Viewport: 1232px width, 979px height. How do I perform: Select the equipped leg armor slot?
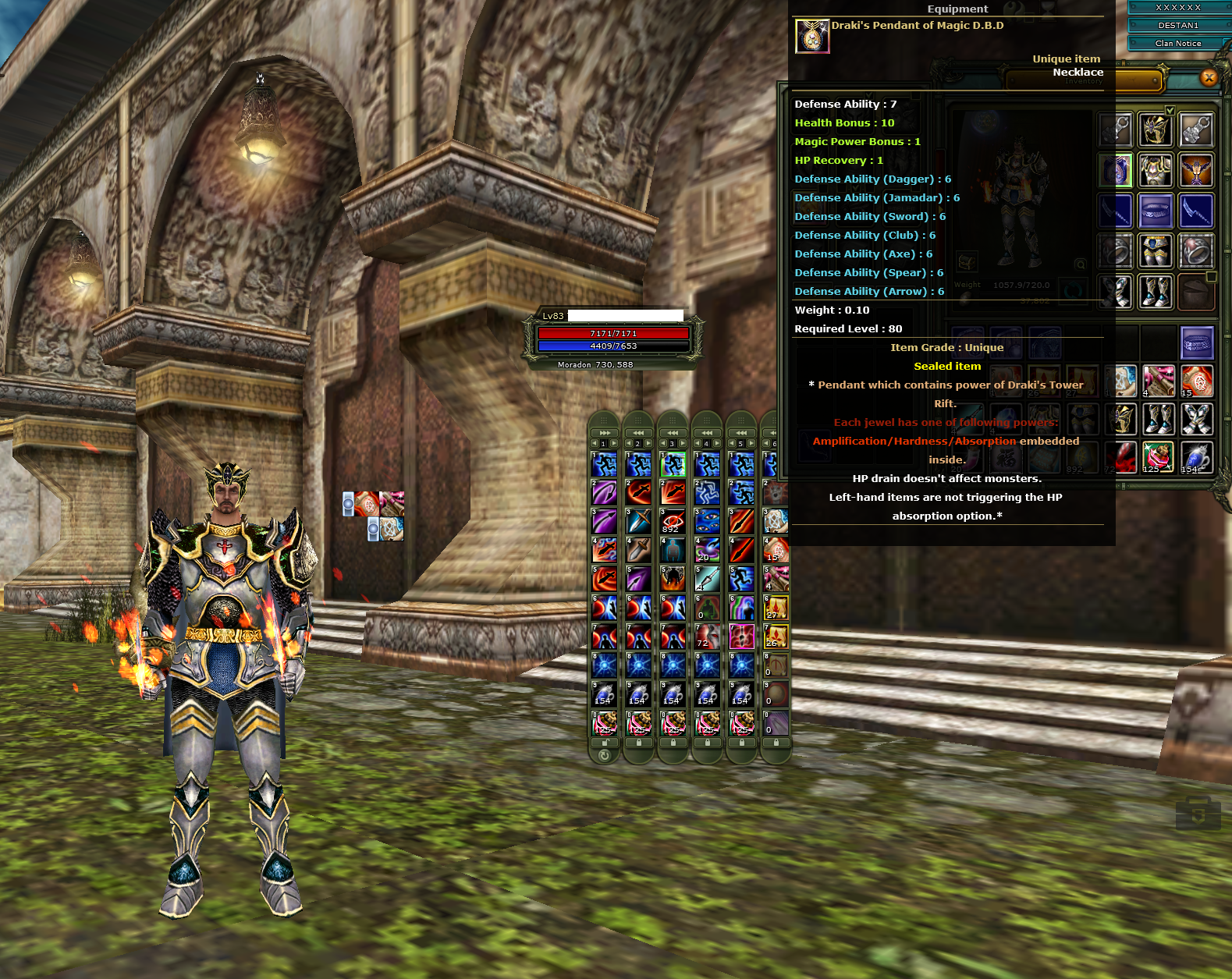tap(1155, 251)
